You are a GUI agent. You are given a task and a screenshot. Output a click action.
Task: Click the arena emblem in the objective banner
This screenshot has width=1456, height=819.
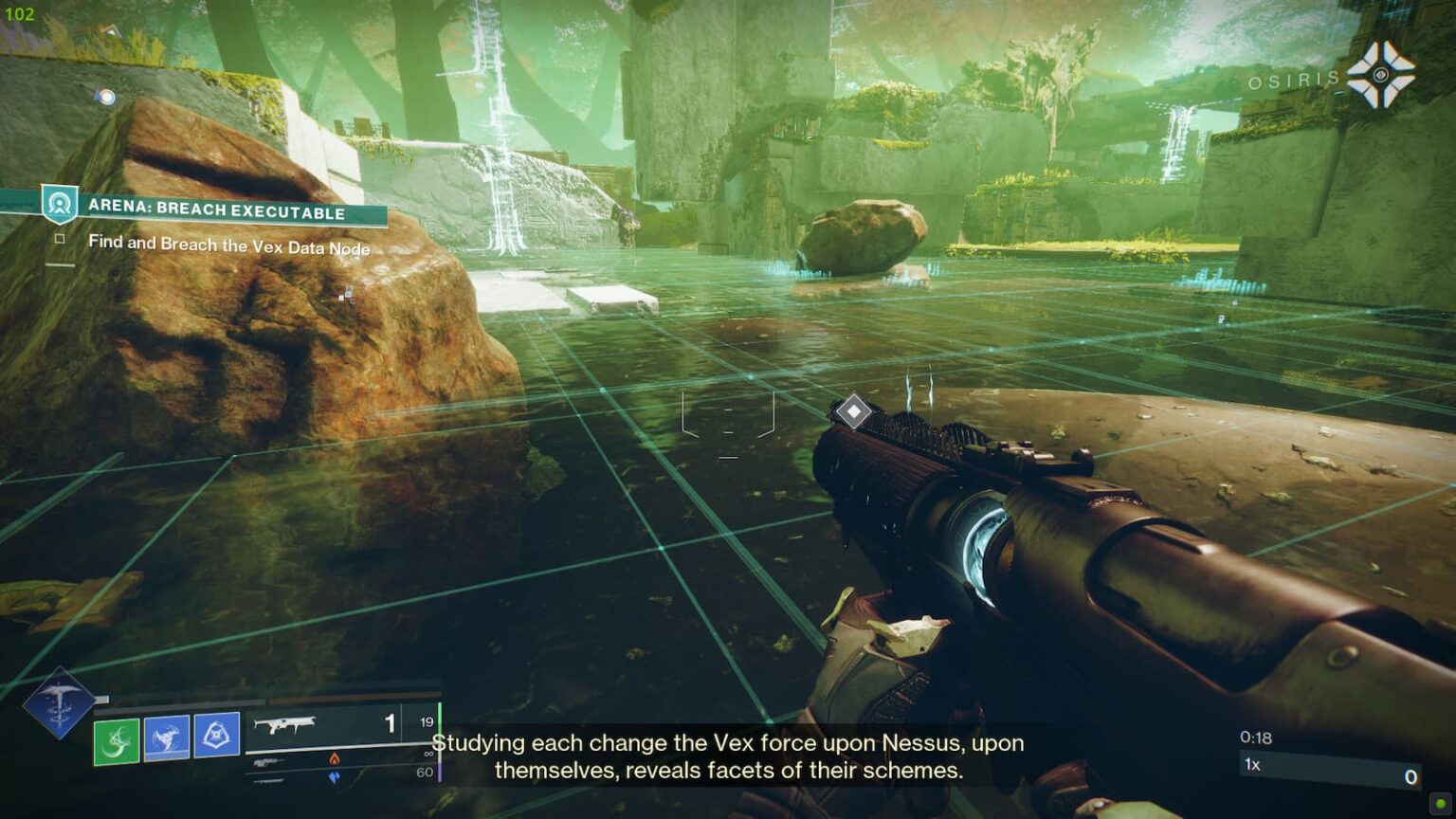click(59, 202)
